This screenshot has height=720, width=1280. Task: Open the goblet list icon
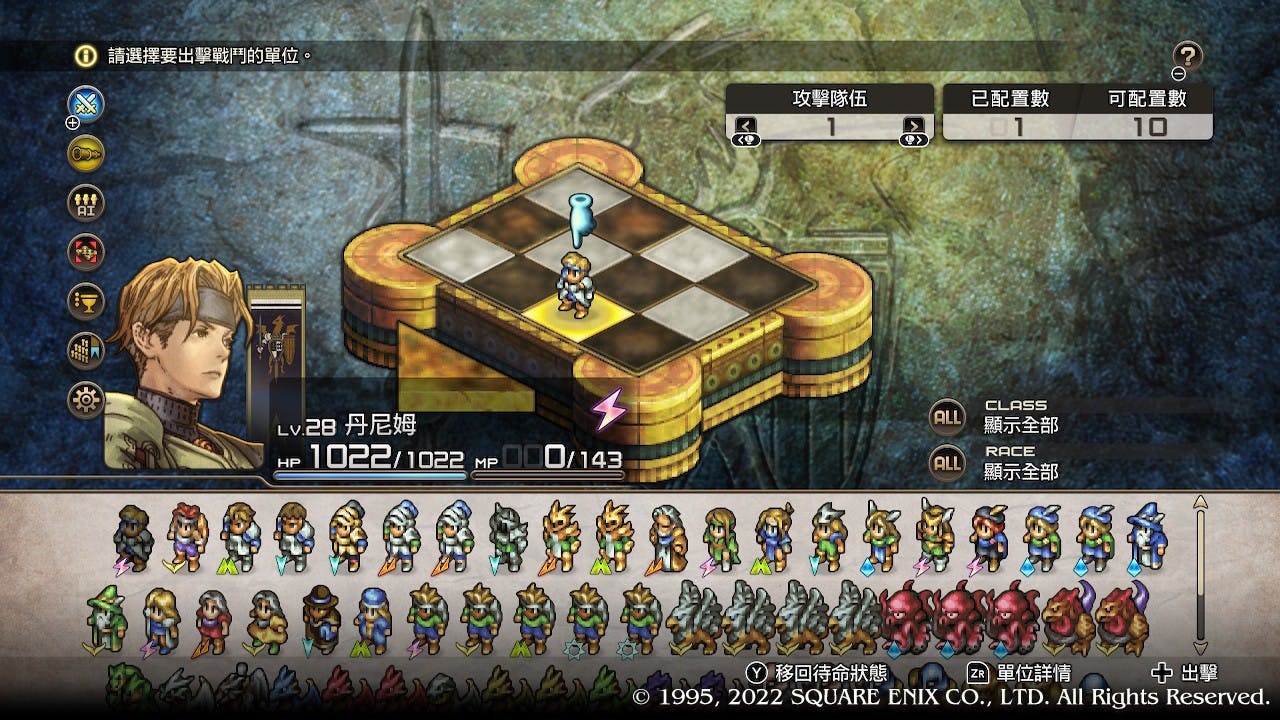(86, 301)
